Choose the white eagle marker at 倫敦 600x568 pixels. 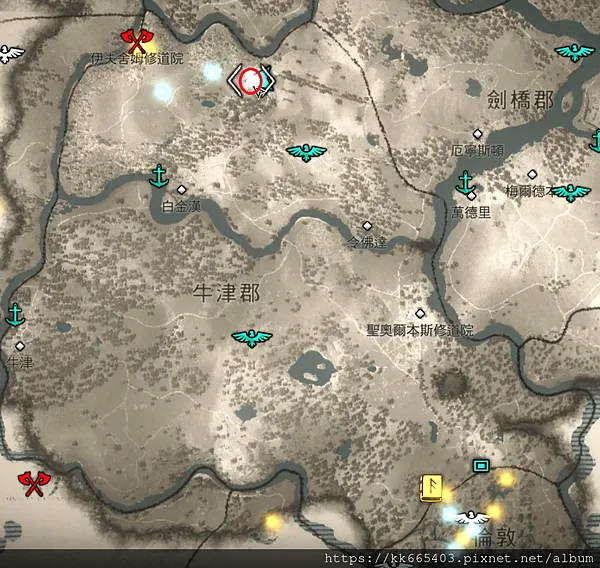[x=473, y=518]
